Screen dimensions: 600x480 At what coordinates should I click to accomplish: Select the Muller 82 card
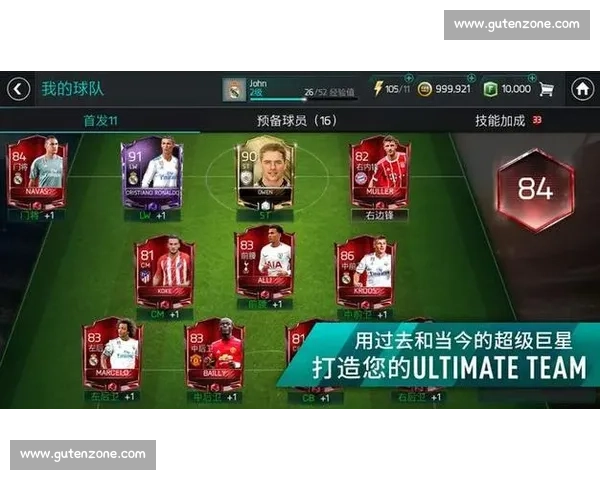(x=380, y=172)
